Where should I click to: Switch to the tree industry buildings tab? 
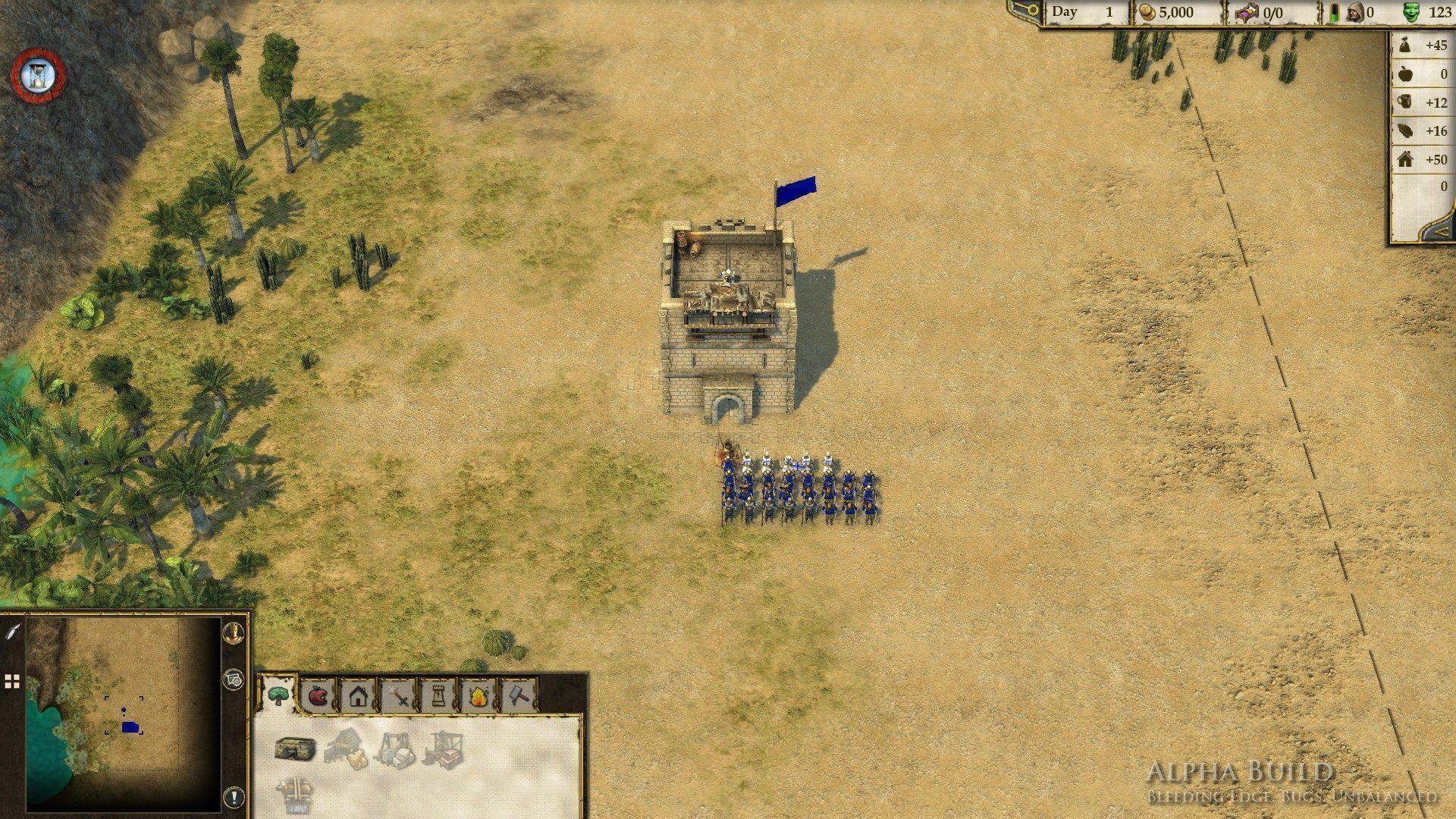click(278, 695)
